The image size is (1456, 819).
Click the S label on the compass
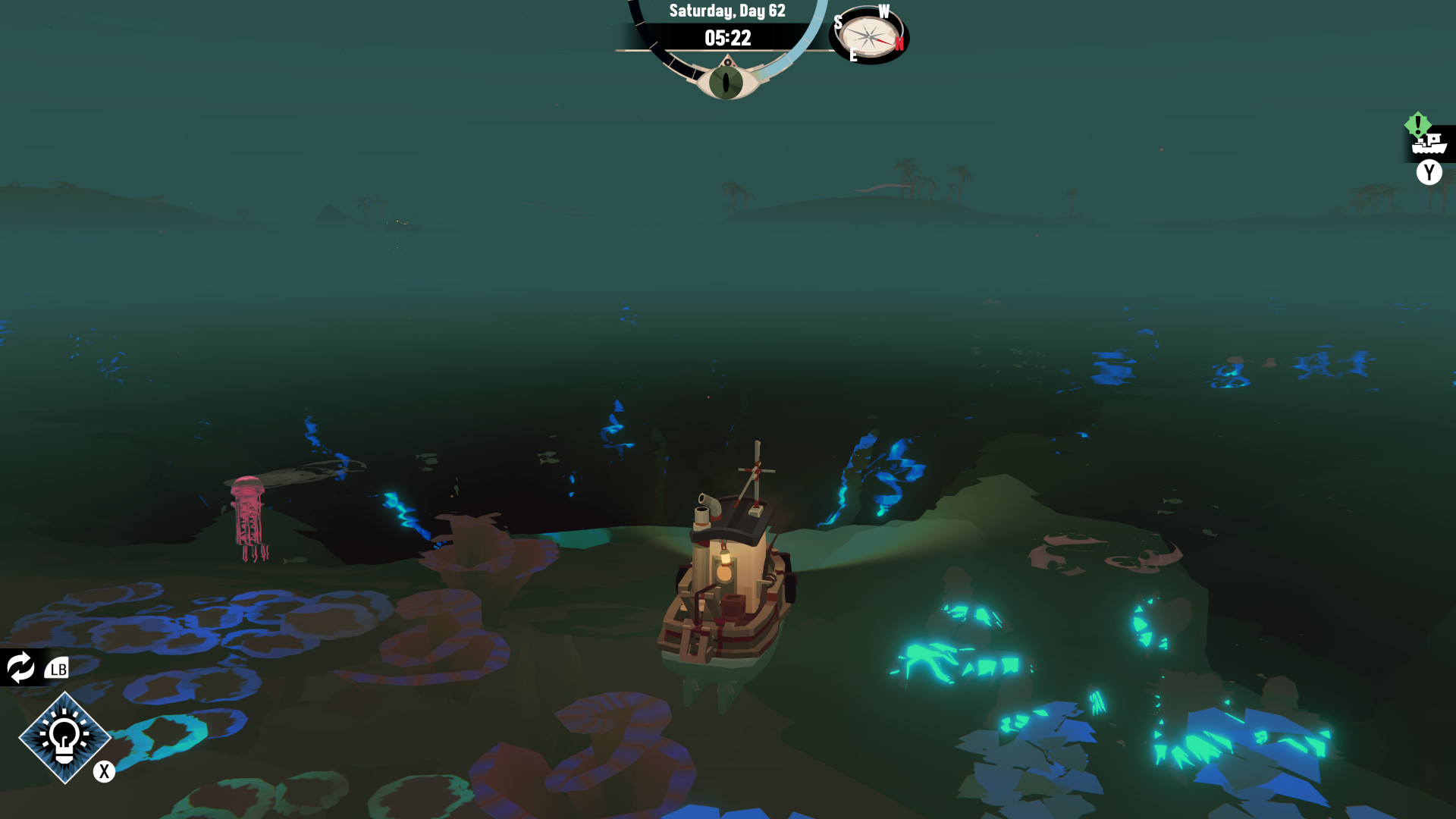pos(839,21)
